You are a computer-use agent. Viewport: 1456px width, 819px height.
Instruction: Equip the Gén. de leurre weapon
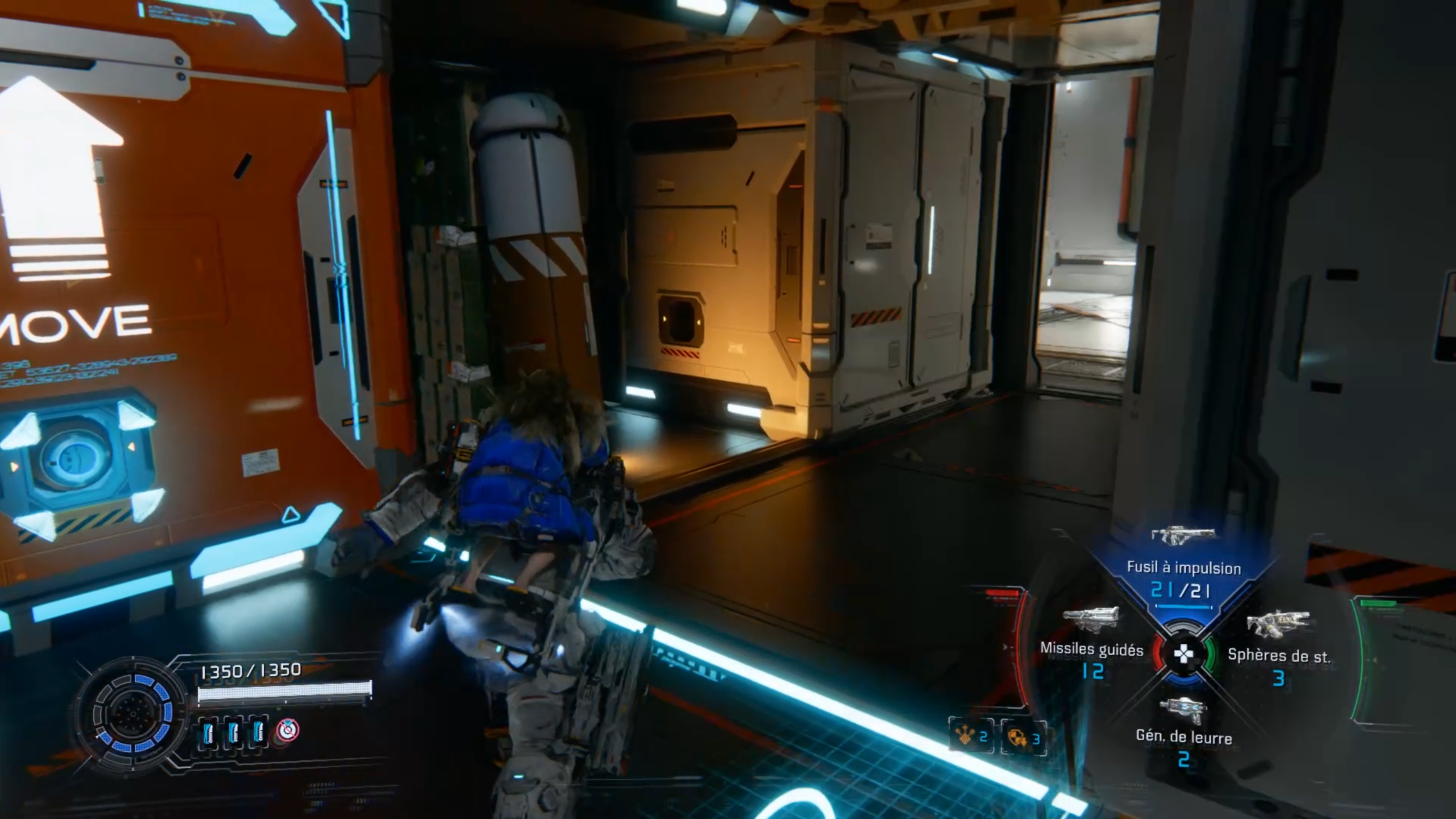click(1183, 735)
